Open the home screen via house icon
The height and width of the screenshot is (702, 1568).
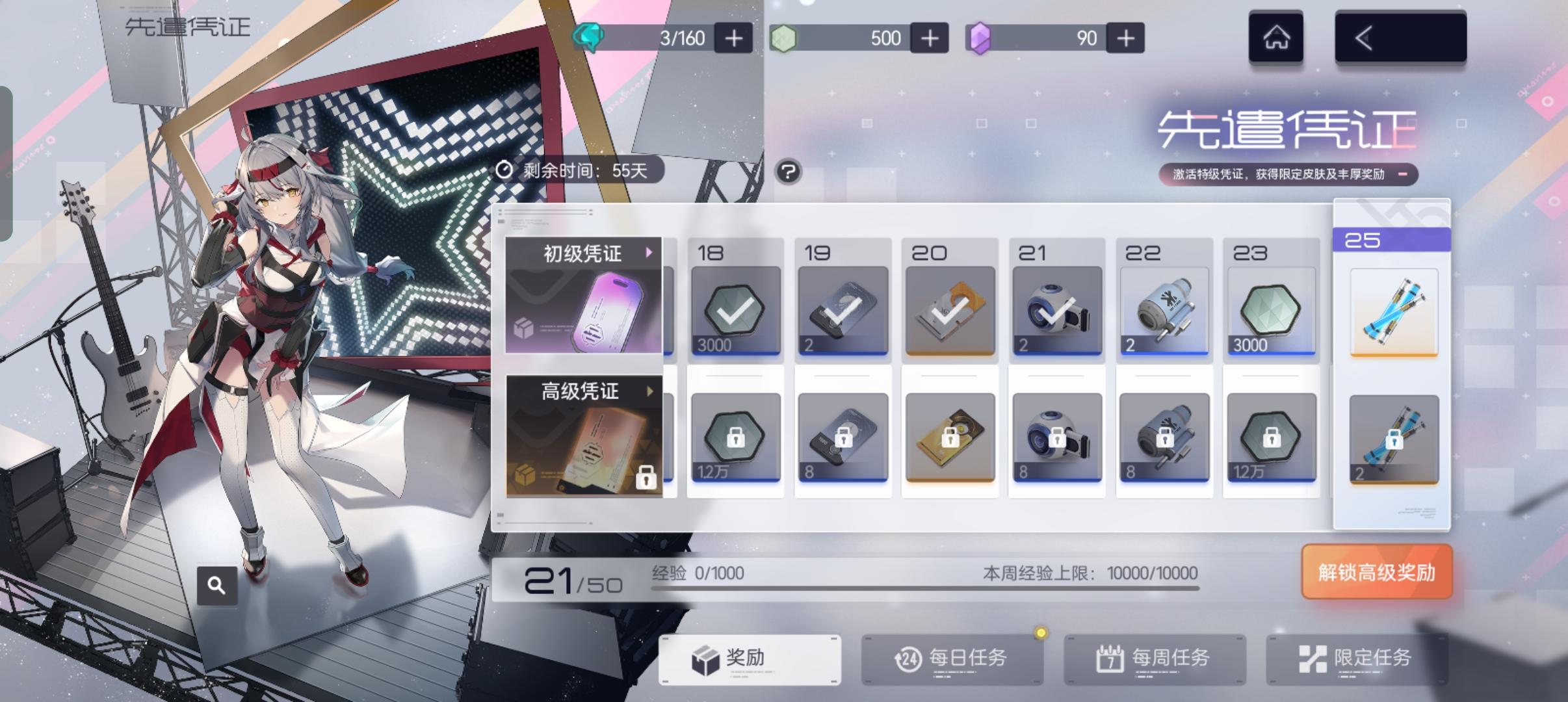(1276, 38)
